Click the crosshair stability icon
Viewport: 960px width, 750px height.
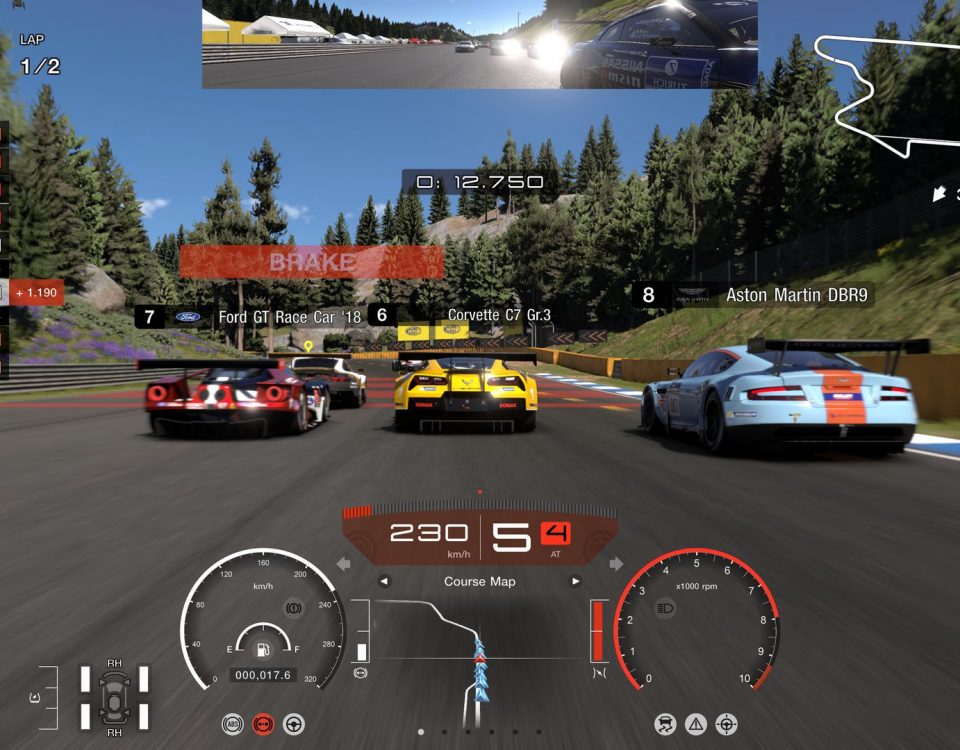click(x=727, y=724)
